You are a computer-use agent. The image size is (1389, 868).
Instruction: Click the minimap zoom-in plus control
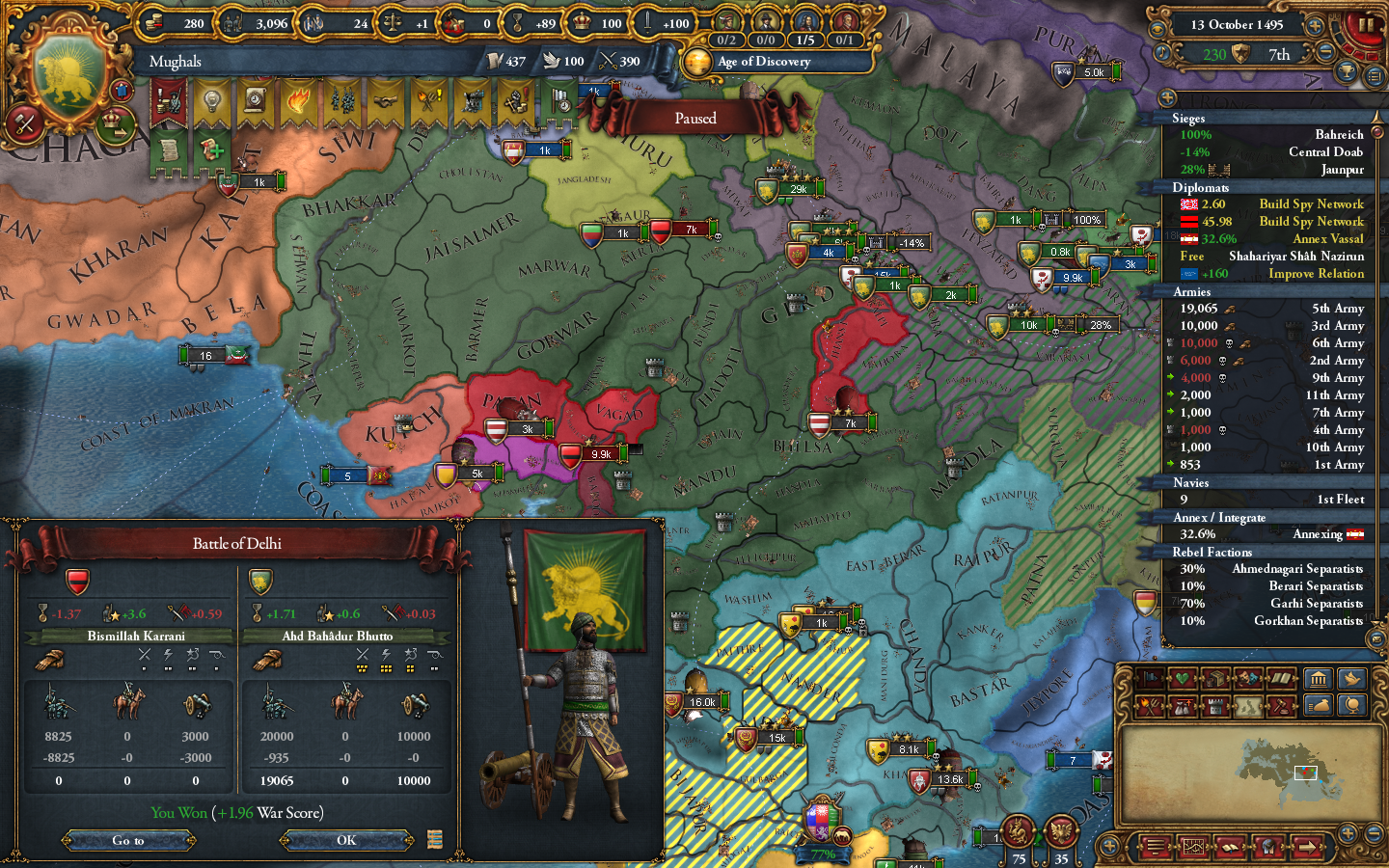pyautogui.click(x=1348, y=833)
